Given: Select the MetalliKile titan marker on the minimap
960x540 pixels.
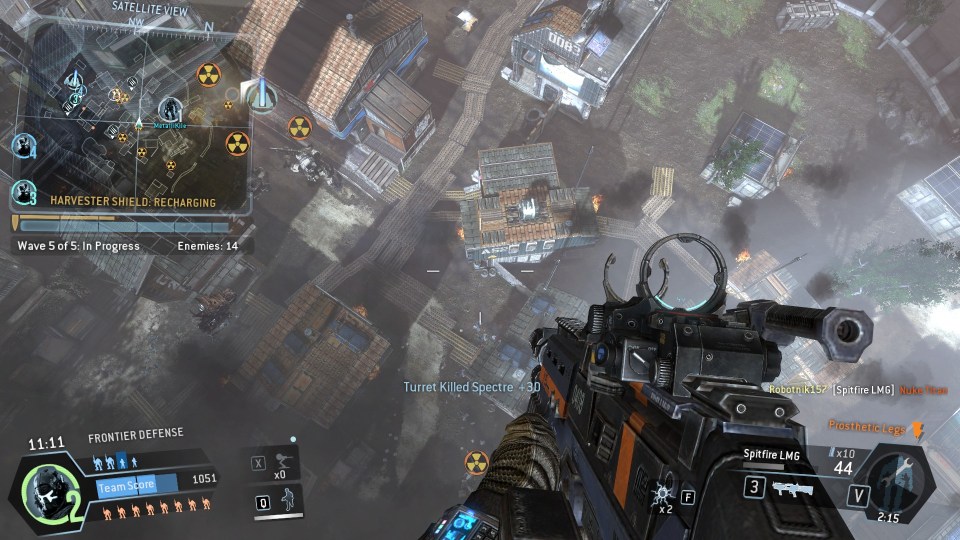Looking at the screenshot, I should (x=170, y=108).
